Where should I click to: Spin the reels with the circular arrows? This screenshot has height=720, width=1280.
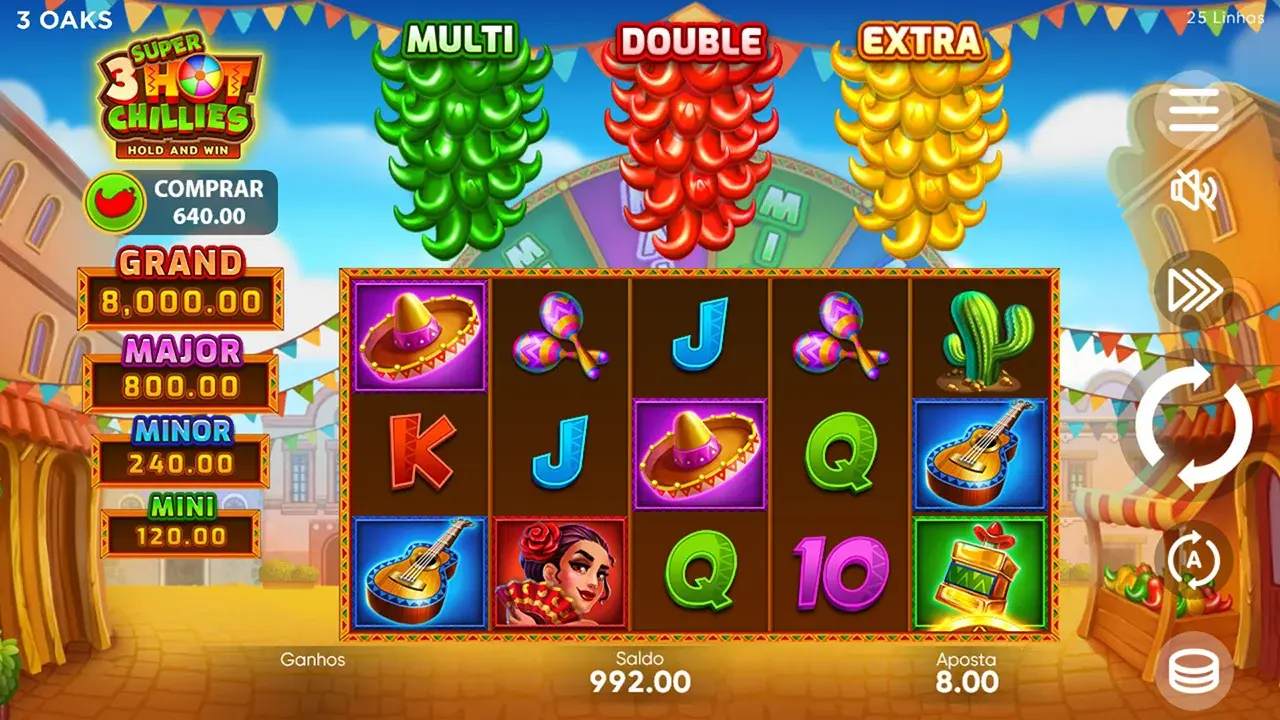[1193, 425]
